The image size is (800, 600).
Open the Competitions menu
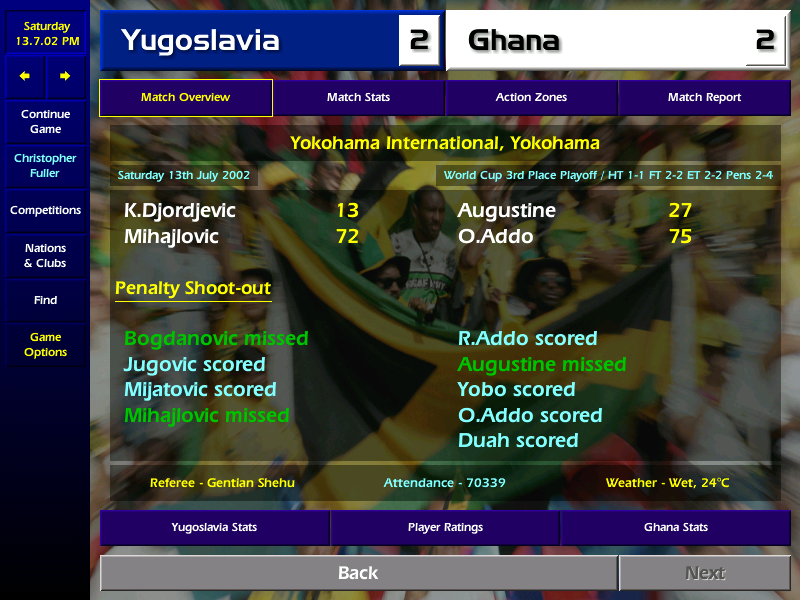pyautogui.click(x=45, y=211)
